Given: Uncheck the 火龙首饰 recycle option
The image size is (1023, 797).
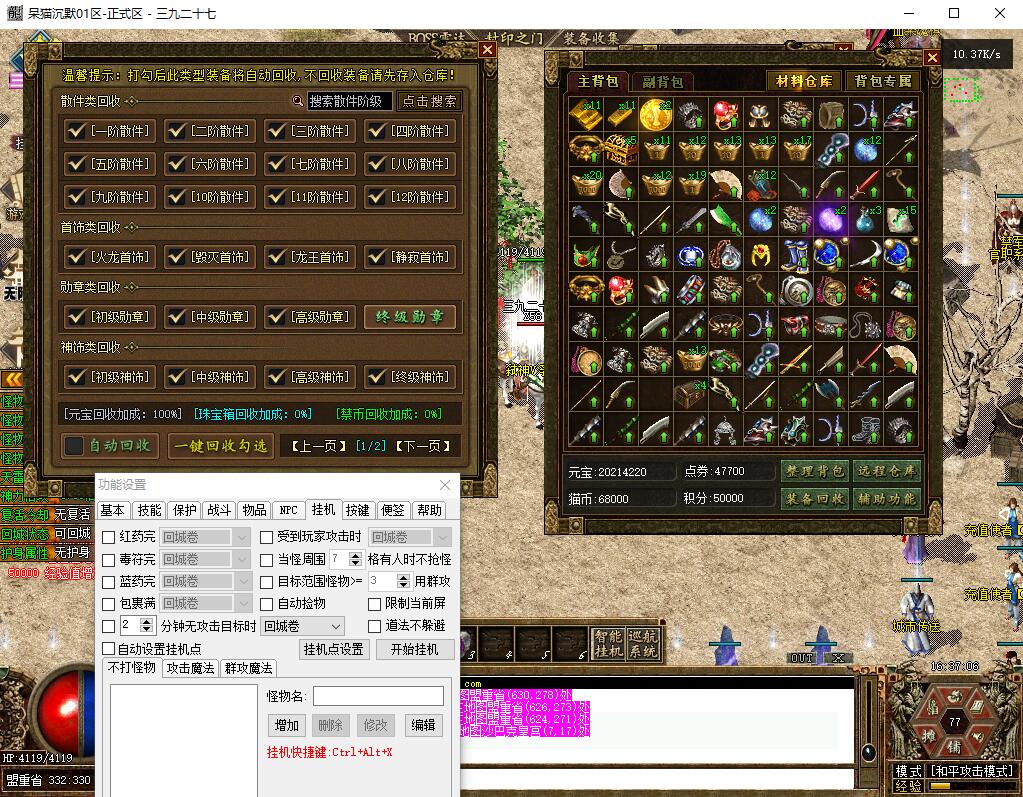Looking at the screenshot, I should point(76,257).
